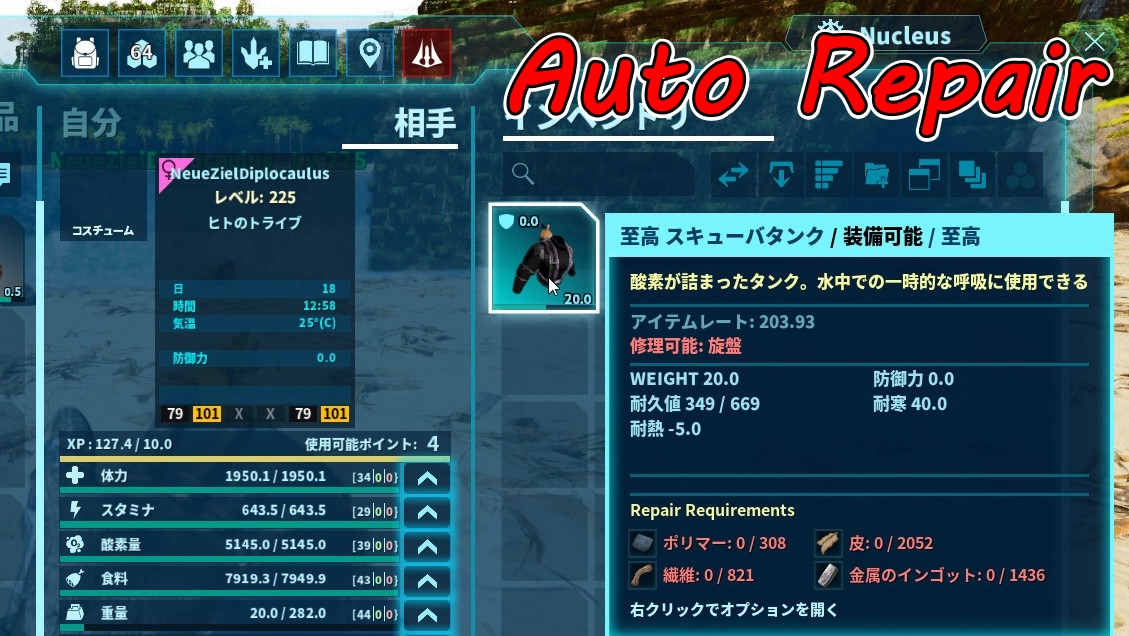Switch to the 自分 tab
The height and width of the screenshot is (636, 1129).
click(x=91, y=124)
